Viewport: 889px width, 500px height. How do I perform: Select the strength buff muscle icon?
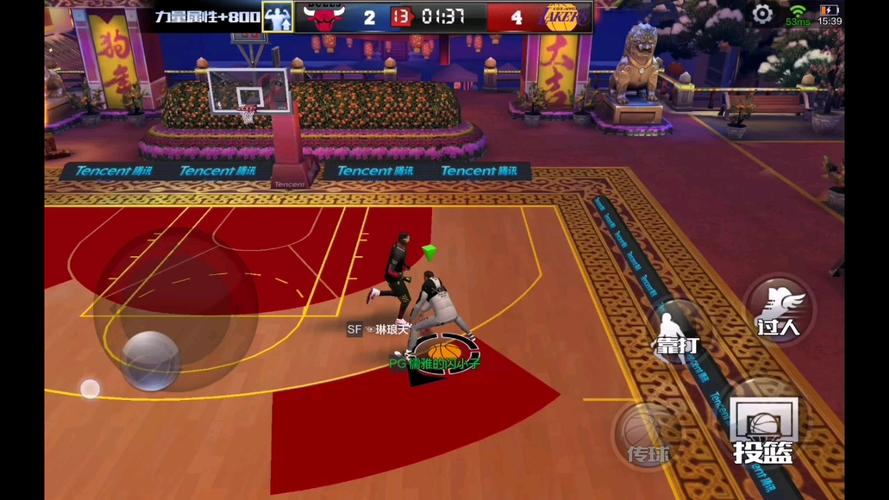click(x=277, y=16)
